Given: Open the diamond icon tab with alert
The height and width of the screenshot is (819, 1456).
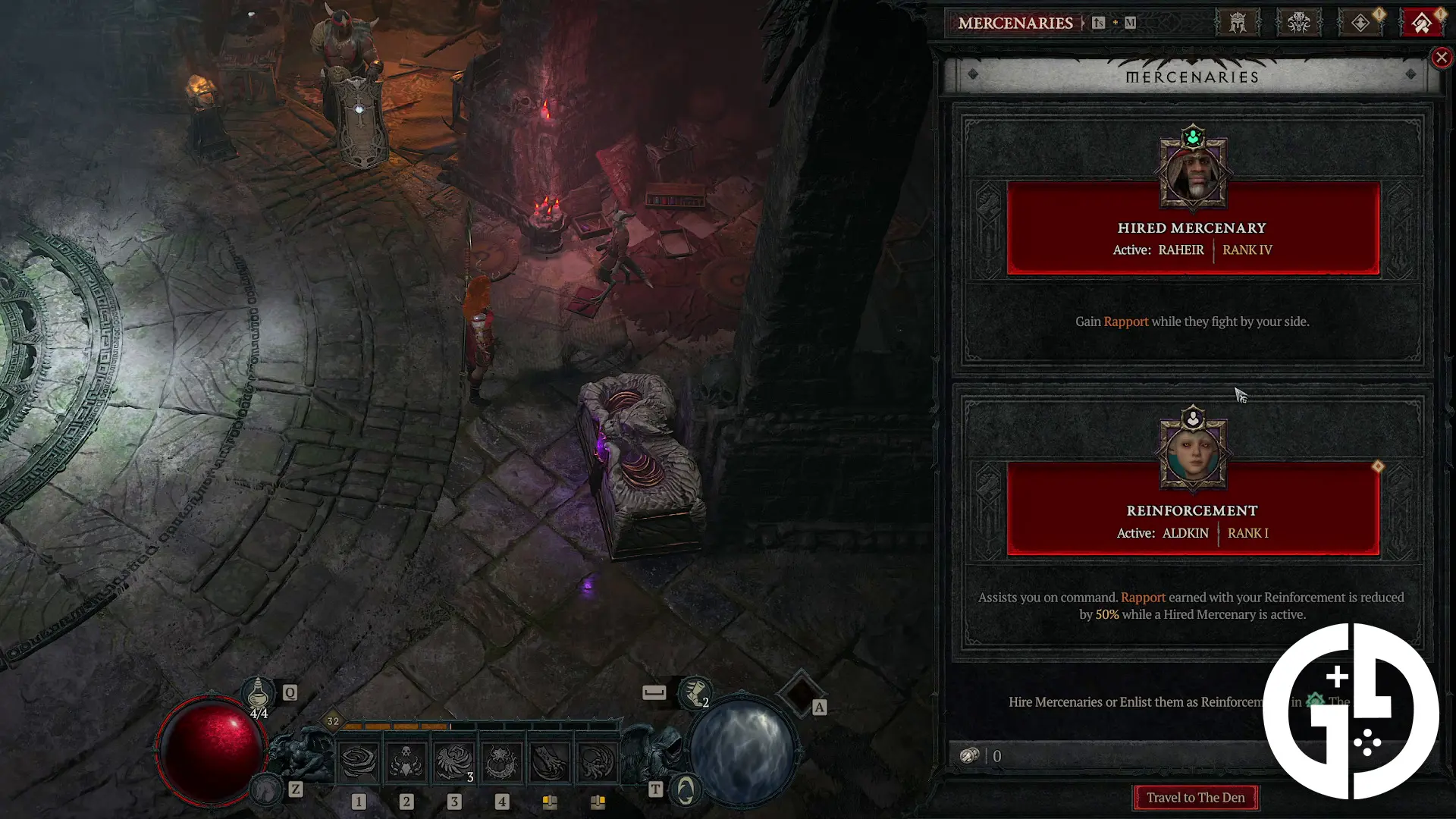Looking at the screenshot, I should pos(1360,23).
